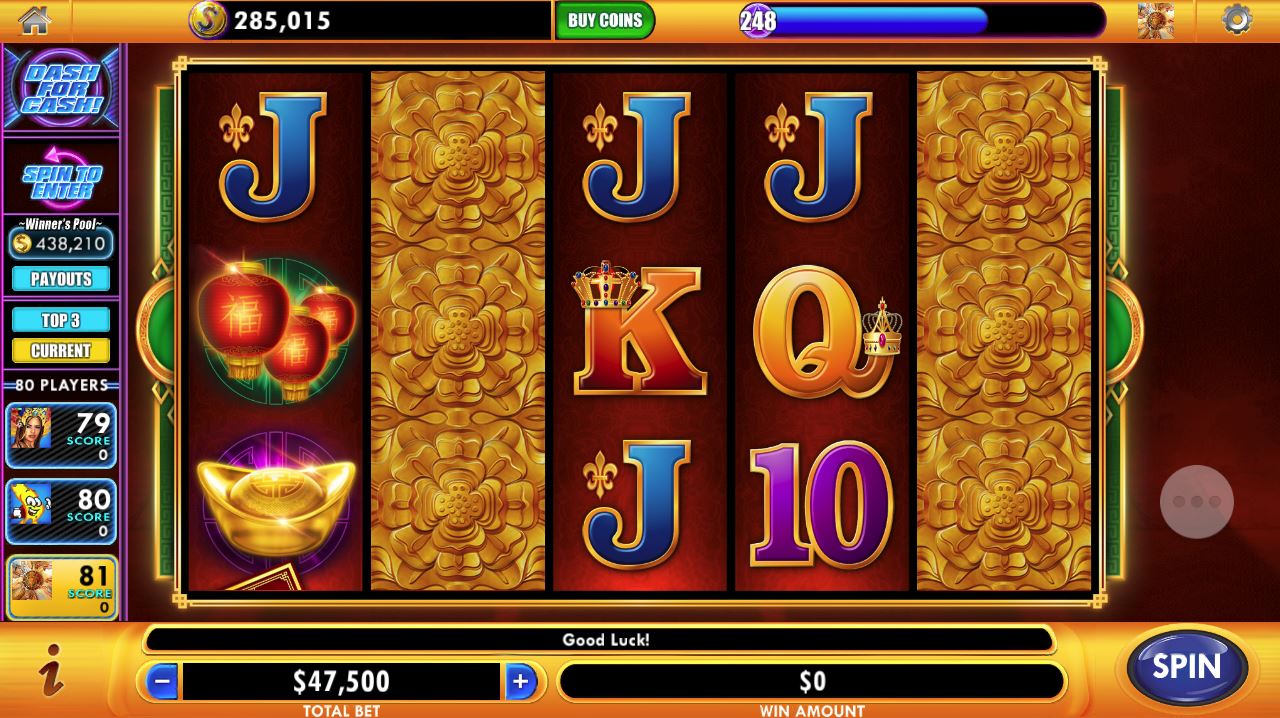1280x718 pixels.
Task: Show the Top 3 leaderboard
Action: coord(61,320)
